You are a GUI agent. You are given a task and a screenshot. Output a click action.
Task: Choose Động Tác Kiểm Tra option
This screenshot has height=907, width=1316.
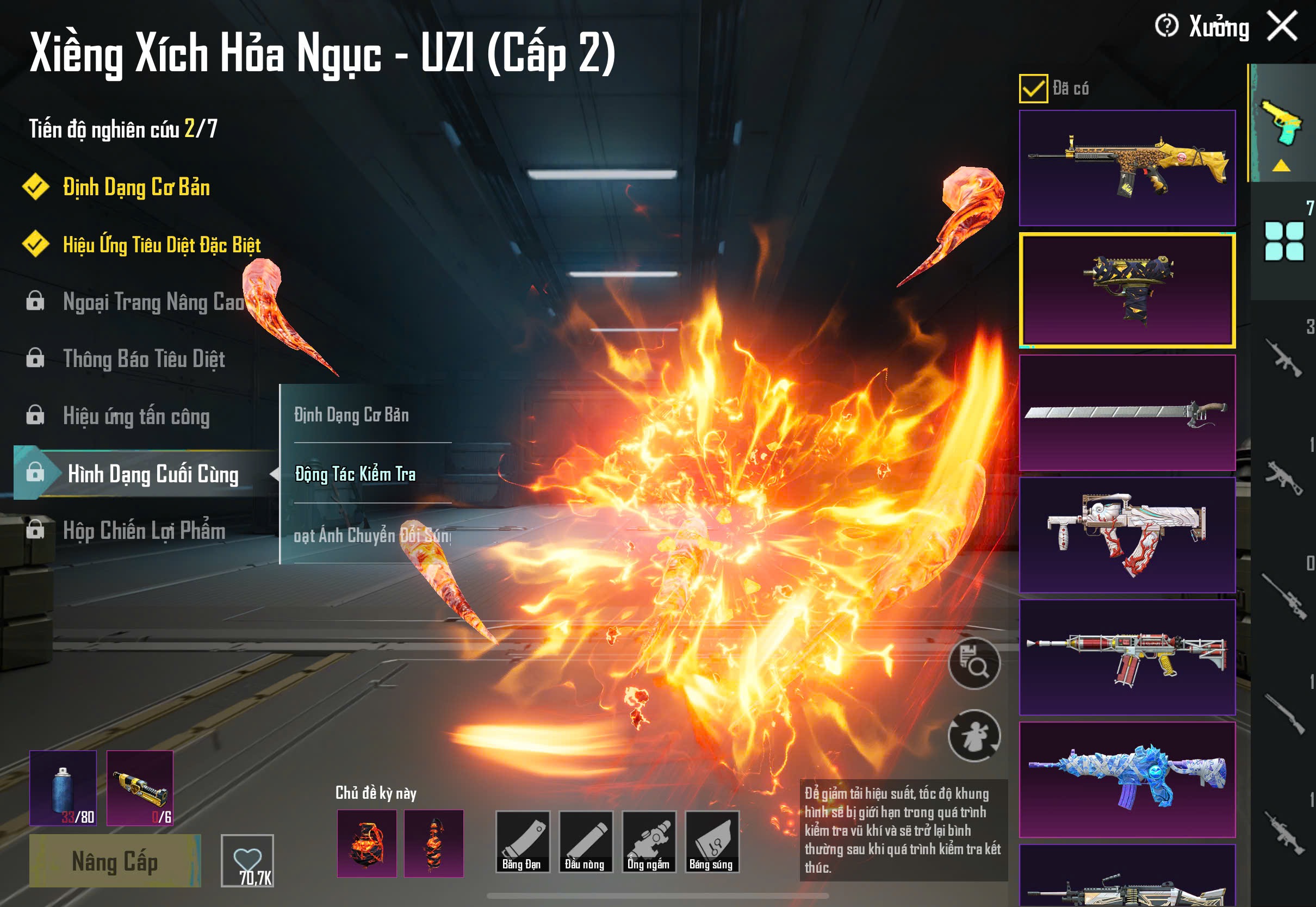point(355,474)
